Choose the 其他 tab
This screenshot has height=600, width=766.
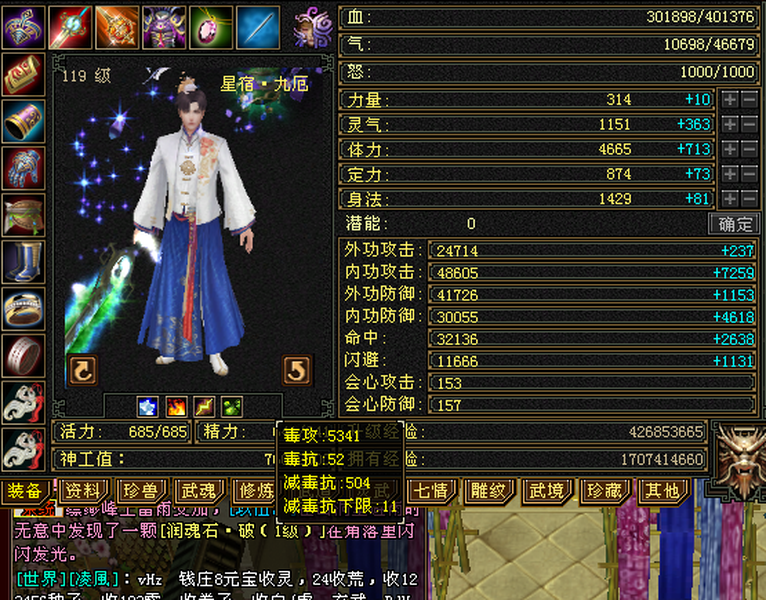click(663, 491)
